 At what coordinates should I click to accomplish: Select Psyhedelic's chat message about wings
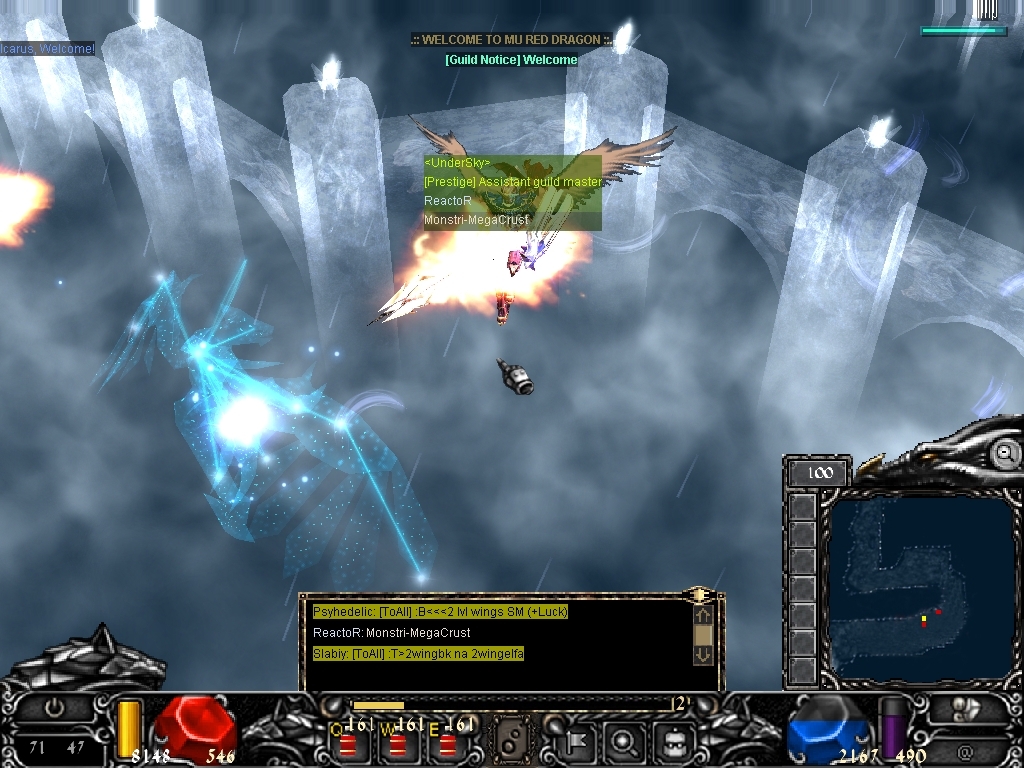pyautogui.click(x=439, y=612)
